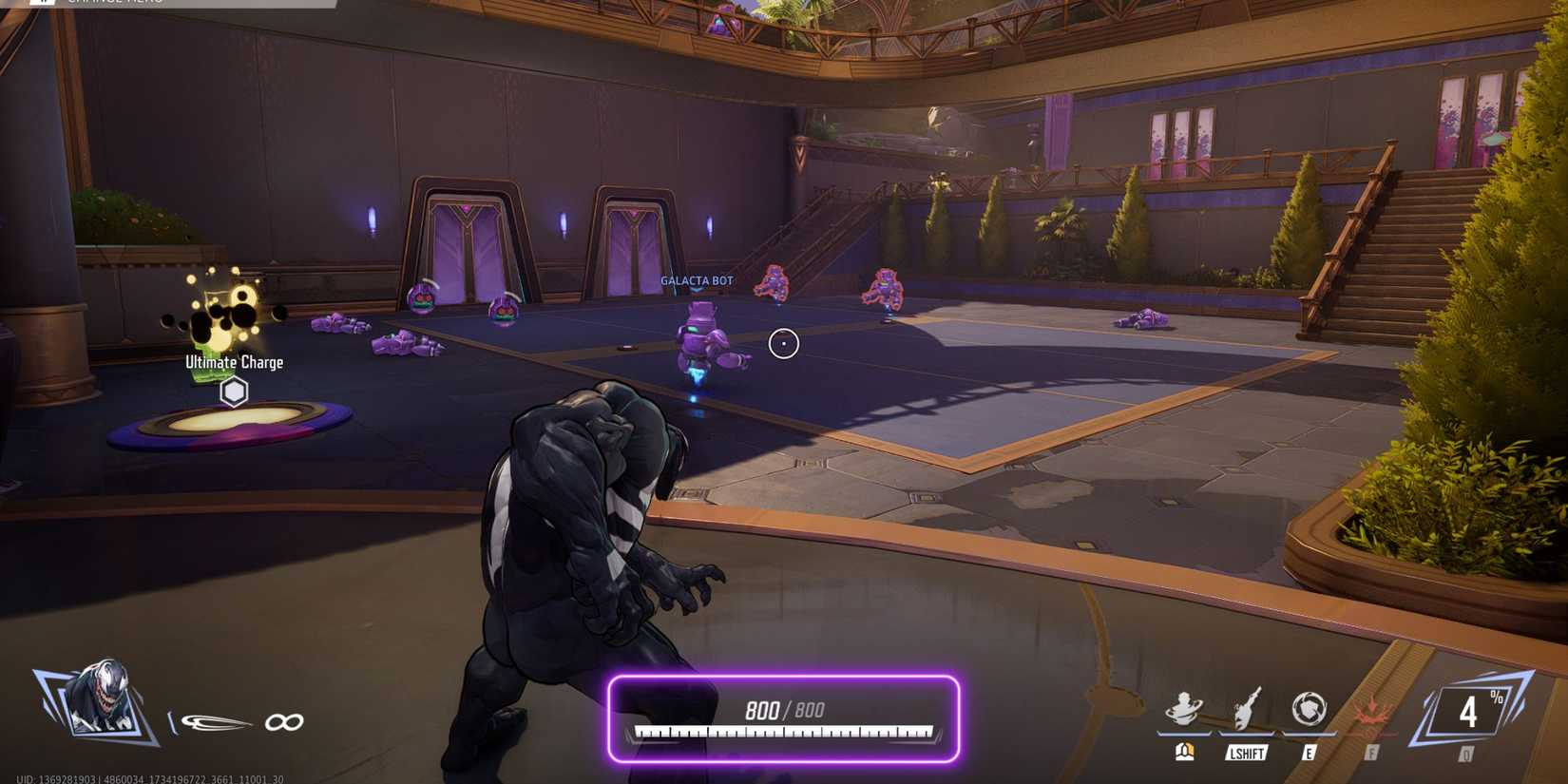Click the crosshair reticle at screen center
The height and width of the screenshot is (784, 1568).
783,344
